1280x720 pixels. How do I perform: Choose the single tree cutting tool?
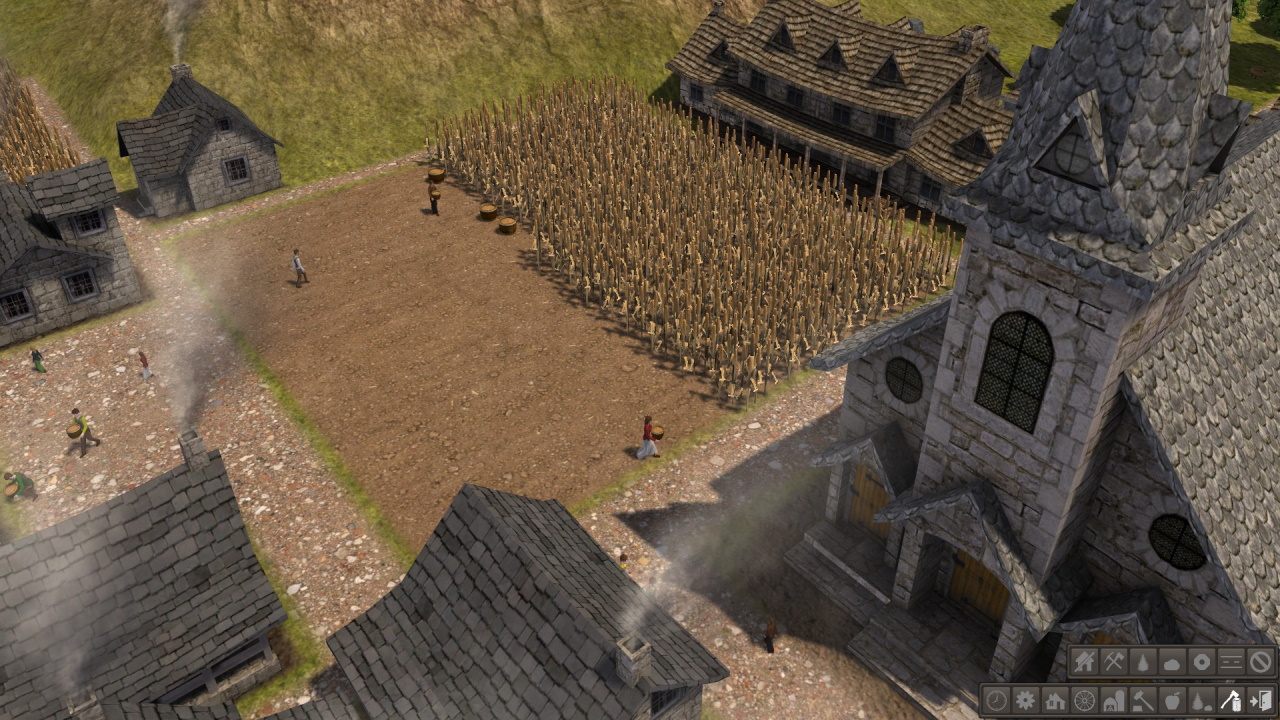pos(1142,661)
